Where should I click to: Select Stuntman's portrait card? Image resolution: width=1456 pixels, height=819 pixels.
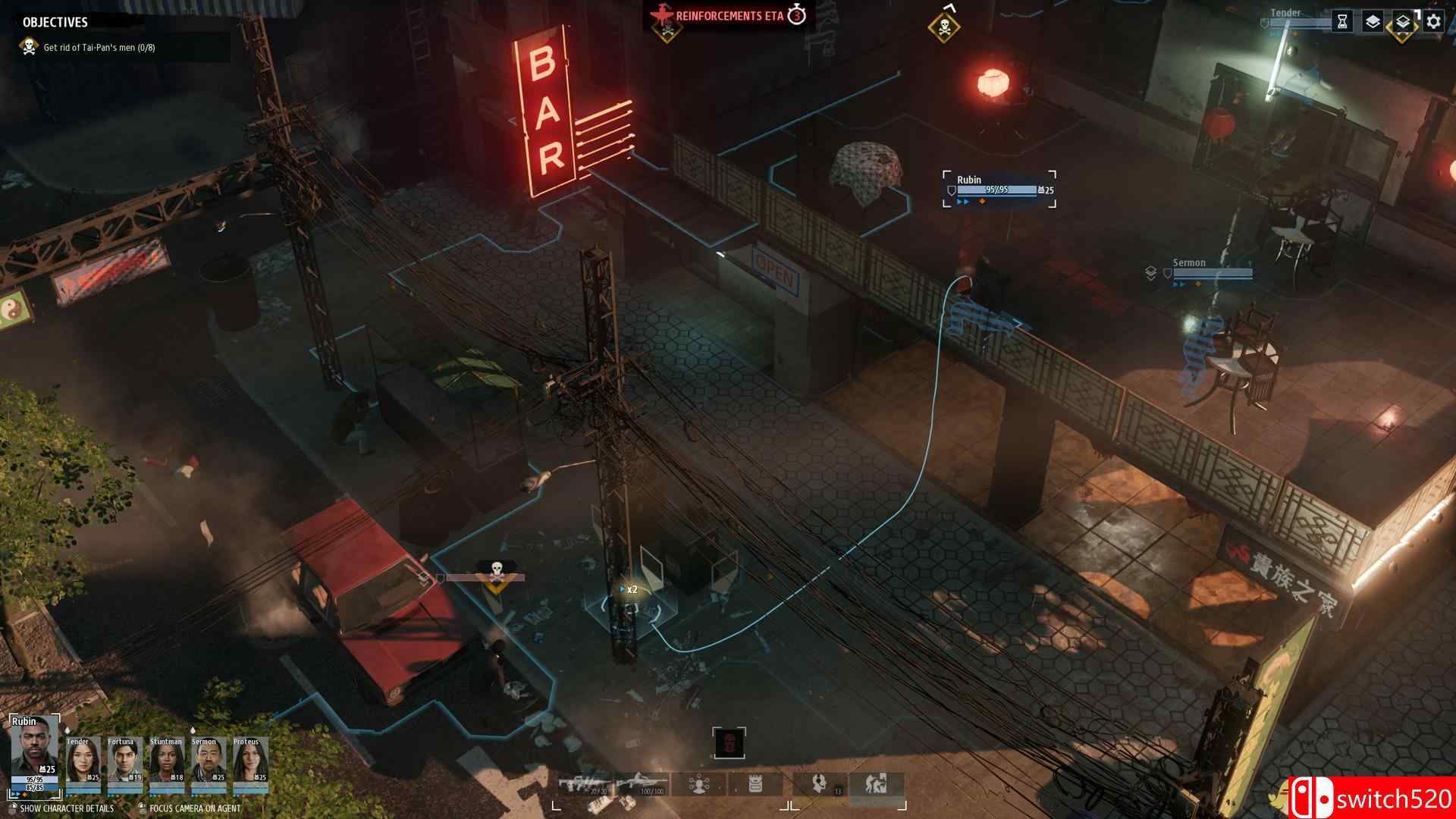tap(166, 764)
